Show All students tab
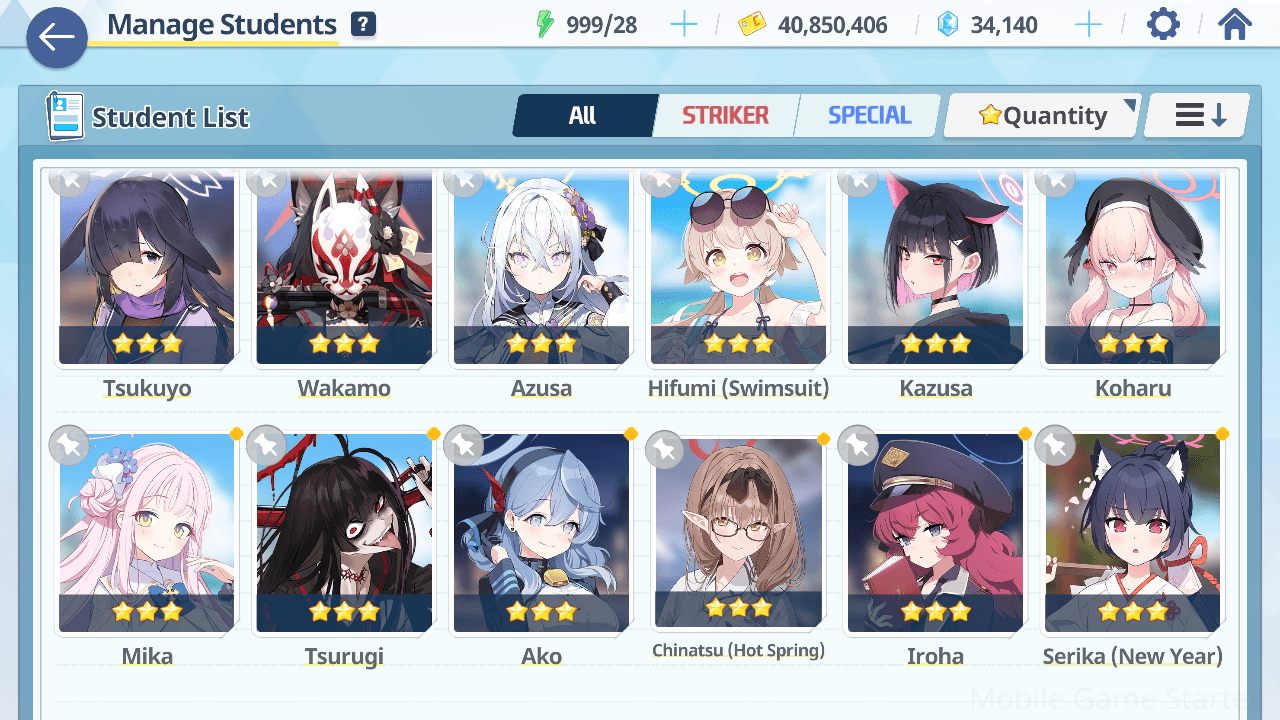 [583, 116]
